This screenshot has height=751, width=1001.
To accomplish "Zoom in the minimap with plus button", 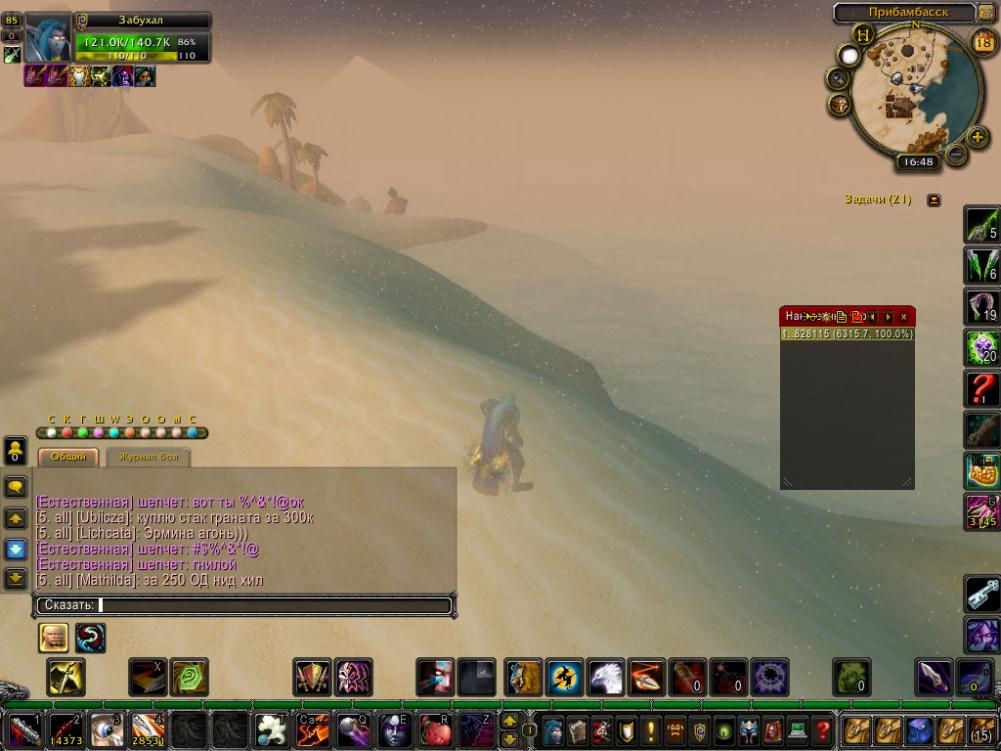I will [977, 137].
